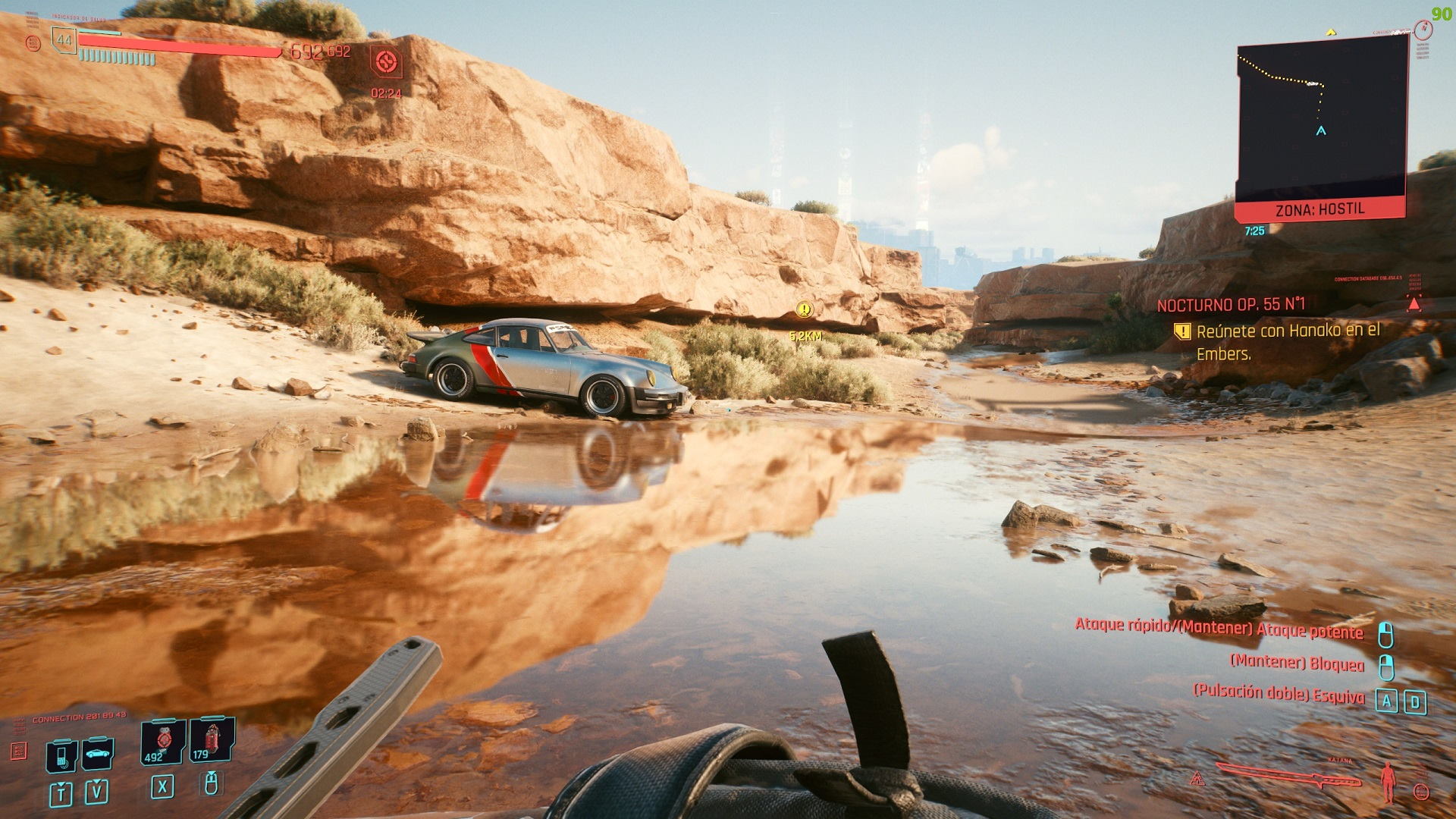
Task: Click the yellow quest waypoint marker
Action: tap(805, 309)
